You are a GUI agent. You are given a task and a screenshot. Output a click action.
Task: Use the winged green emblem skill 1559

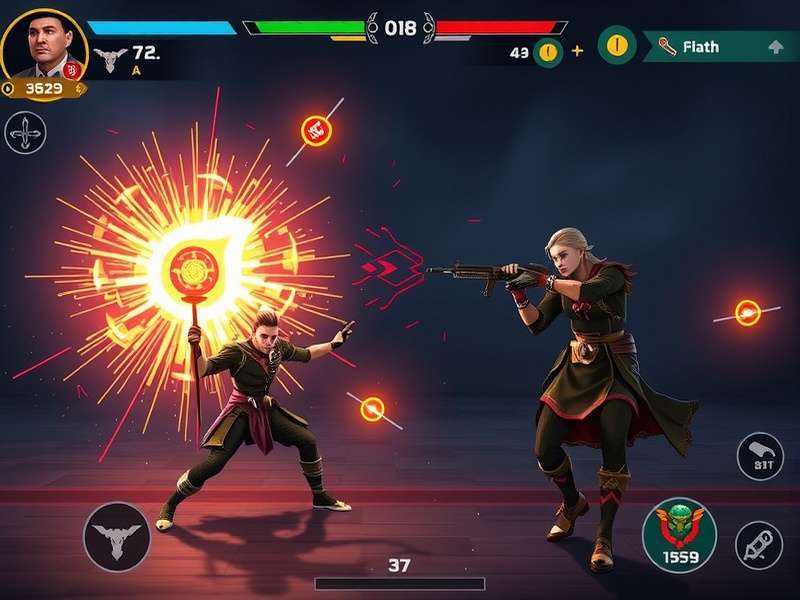(x=679, y=533)
